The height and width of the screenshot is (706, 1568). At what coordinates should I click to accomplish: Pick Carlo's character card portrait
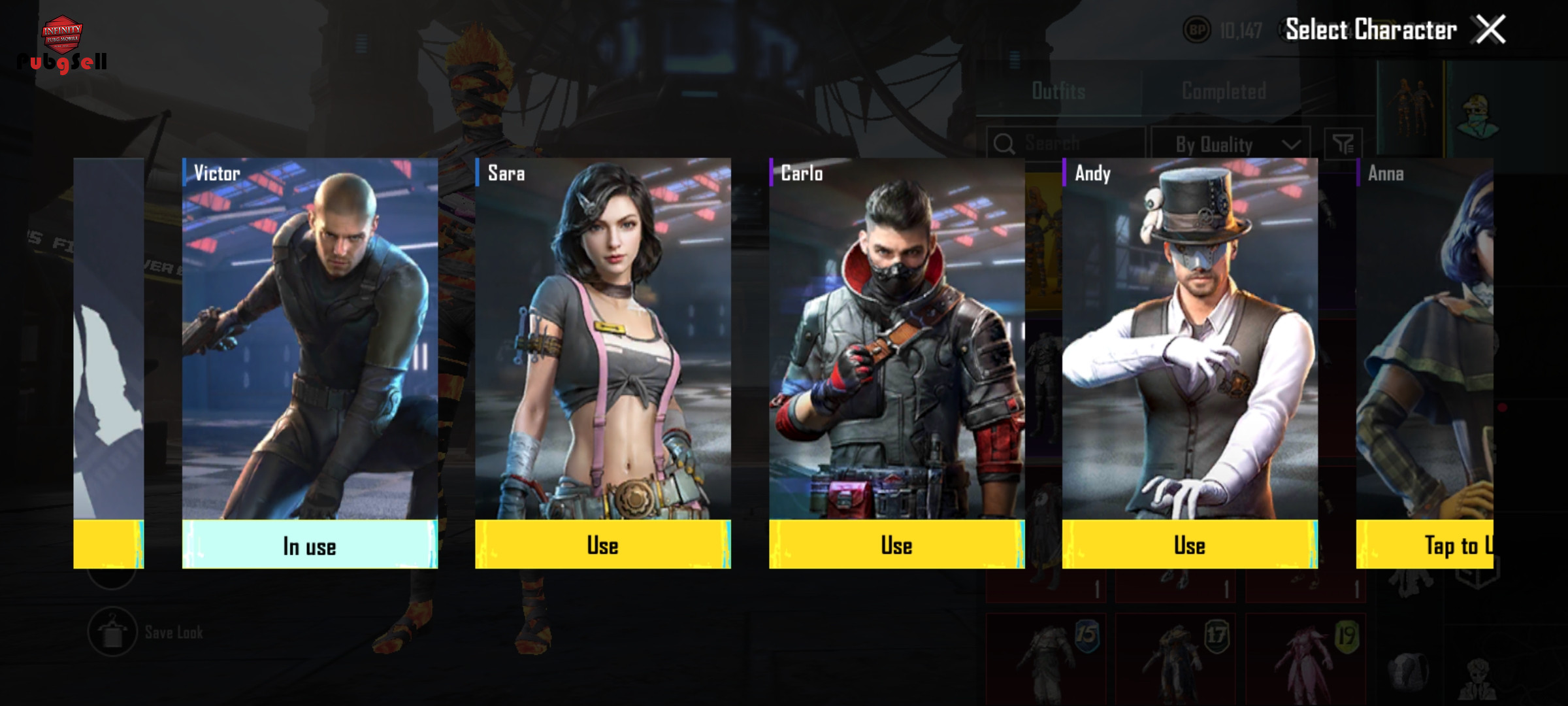click(x=896, y=340)
